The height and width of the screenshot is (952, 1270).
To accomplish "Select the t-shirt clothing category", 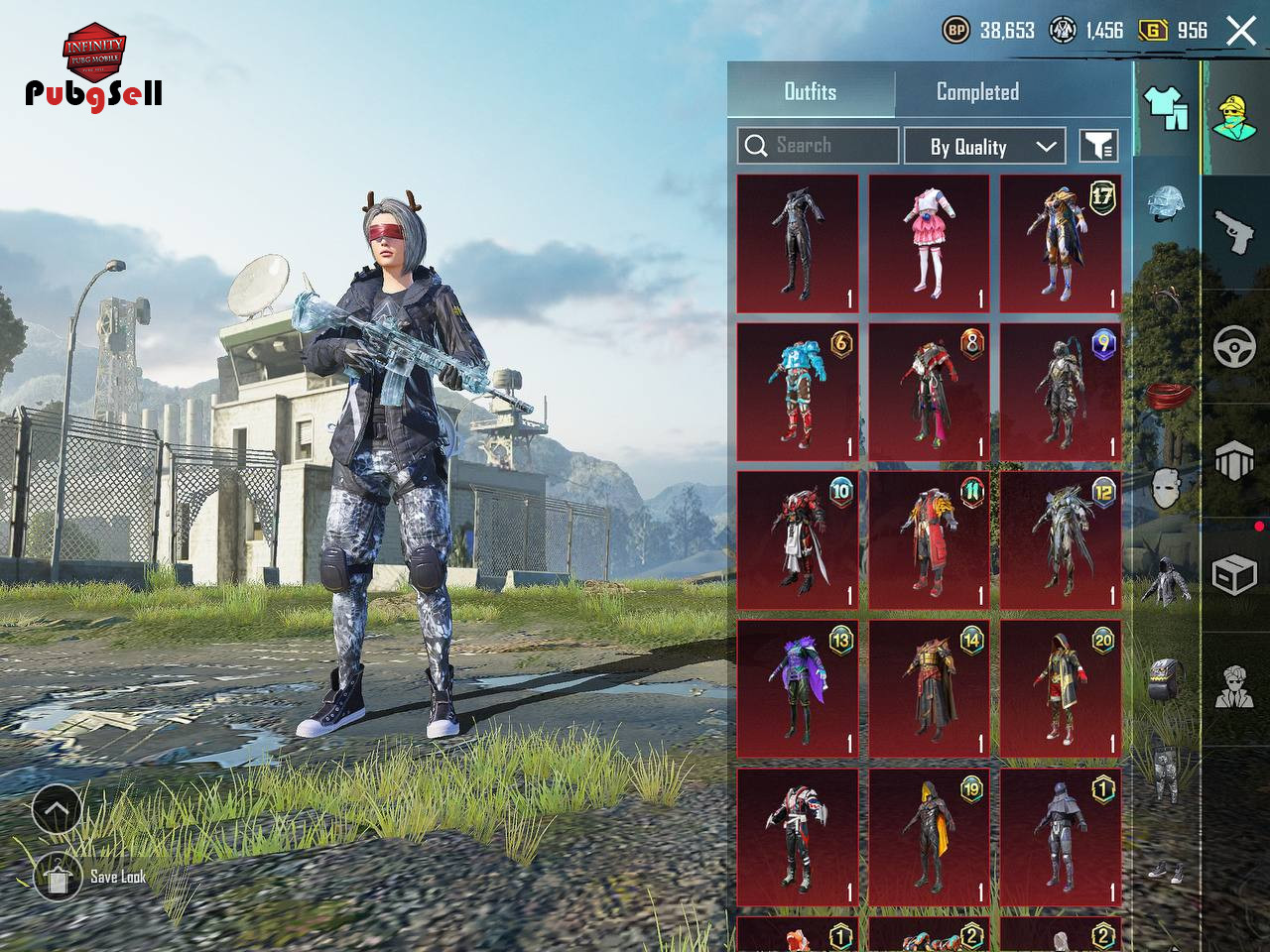I will click(1166, 107).
